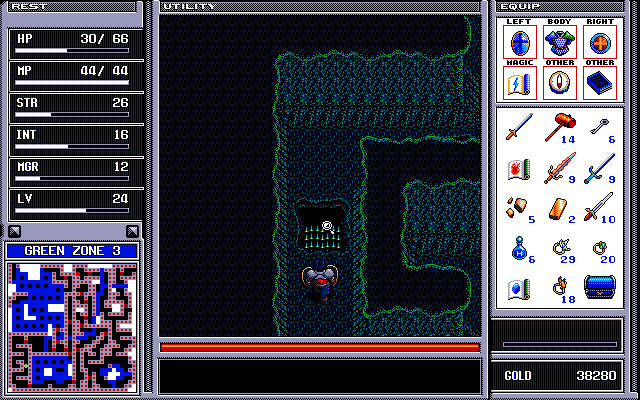Pick the ring with count 18

(558, 288)
